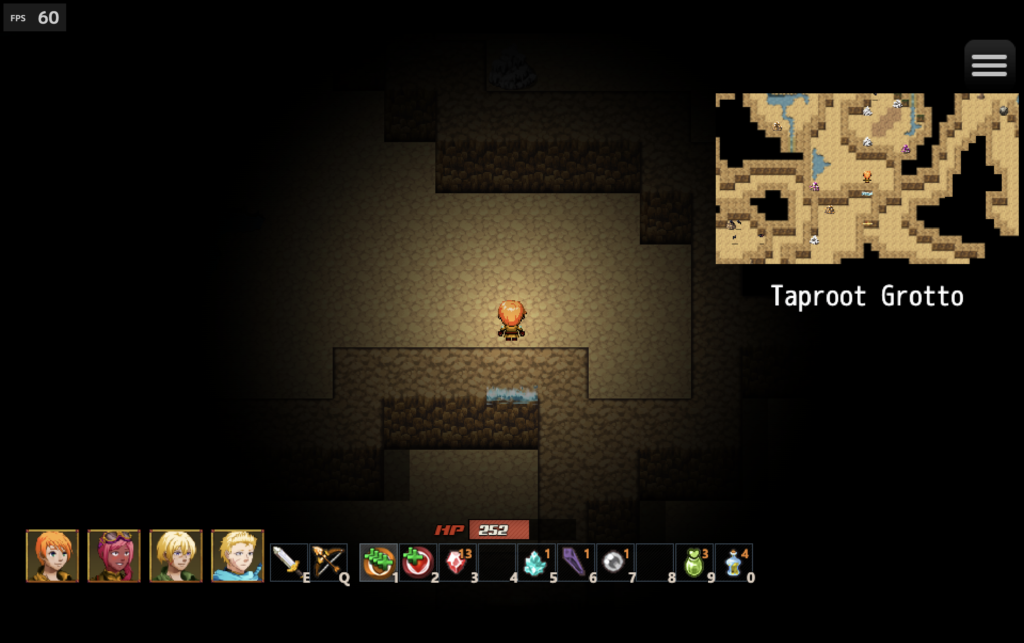The image size is (1024, 643).
Task: Use the red healing bowl in slot 2
Action: [417, 562]
